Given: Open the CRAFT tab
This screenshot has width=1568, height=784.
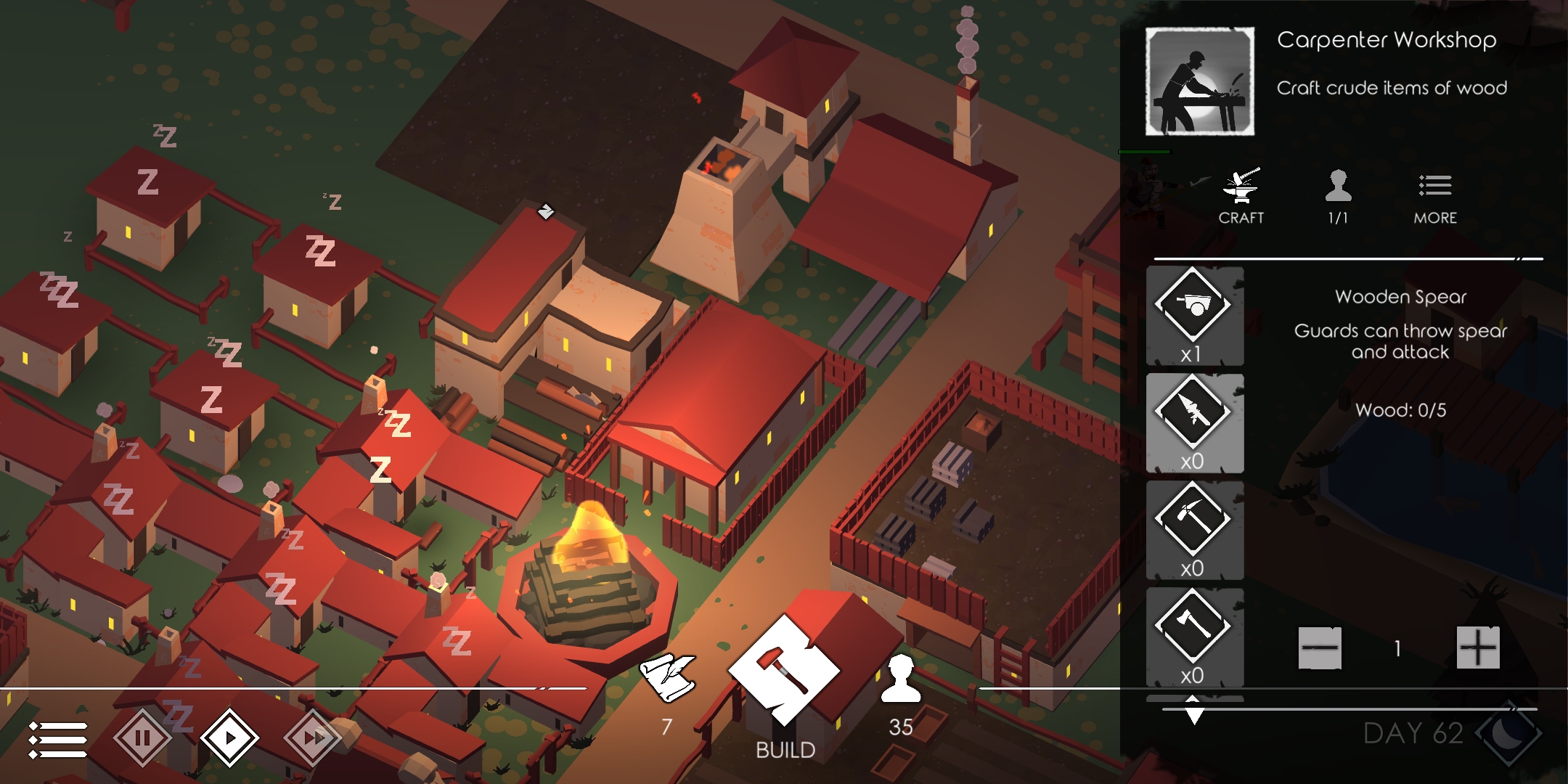Looking at the screenshot, I should (x=1241, y=196).
